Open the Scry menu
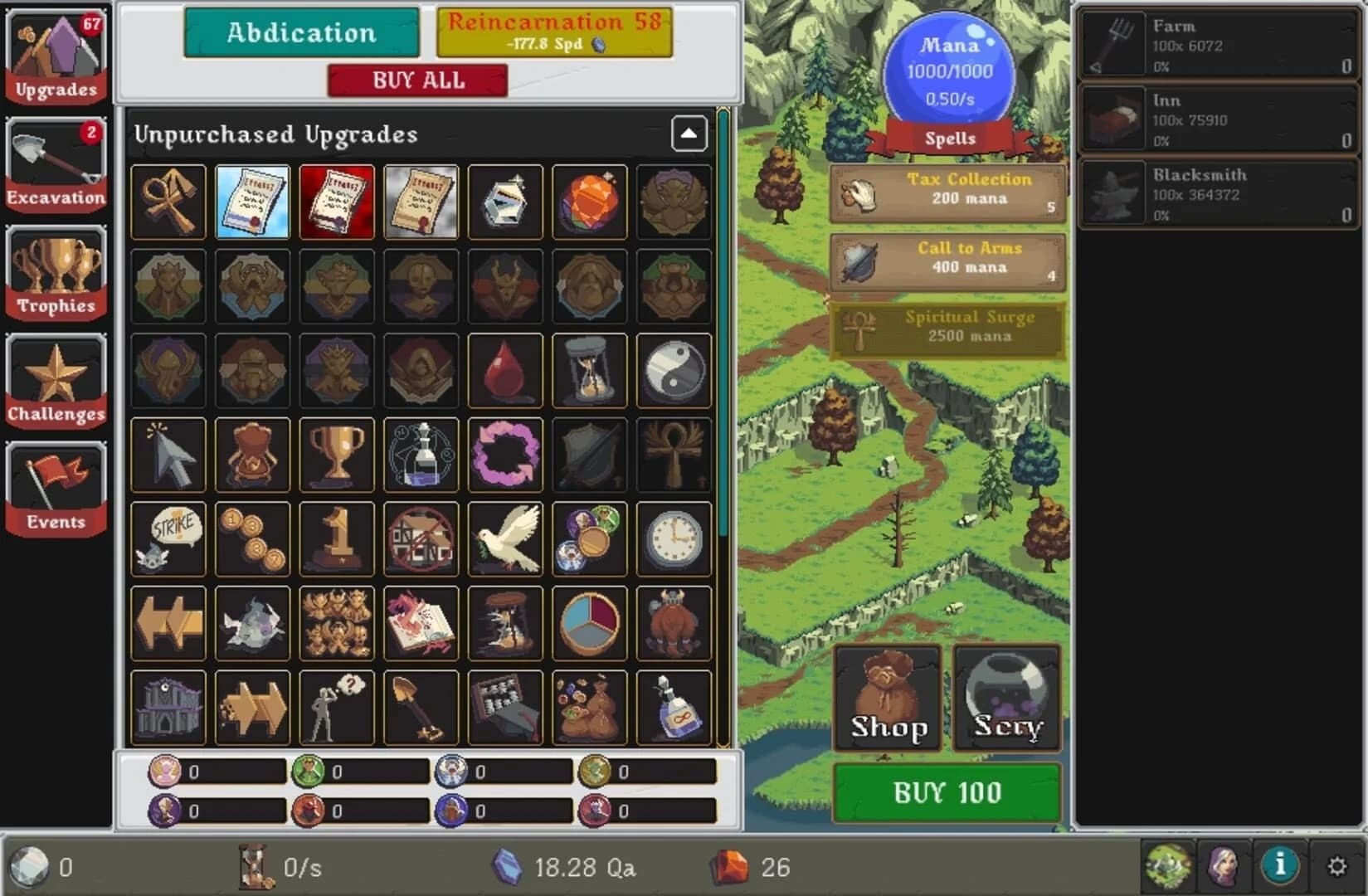Screen dimensions: 1368x896 pos(1005,697)
